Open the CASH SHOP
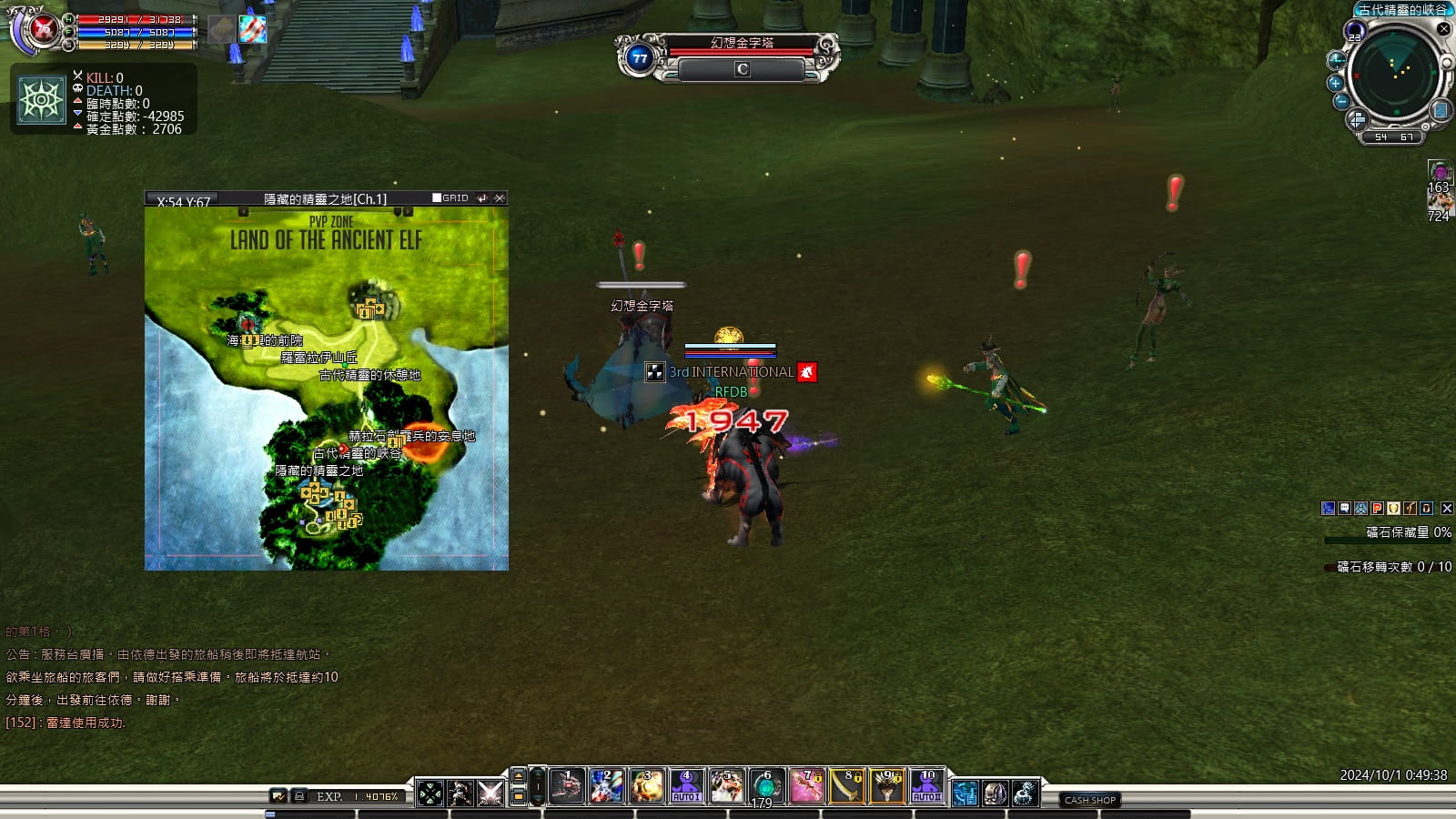The height and width of the screenshot is (819, 1456). tap(1090, 800)
